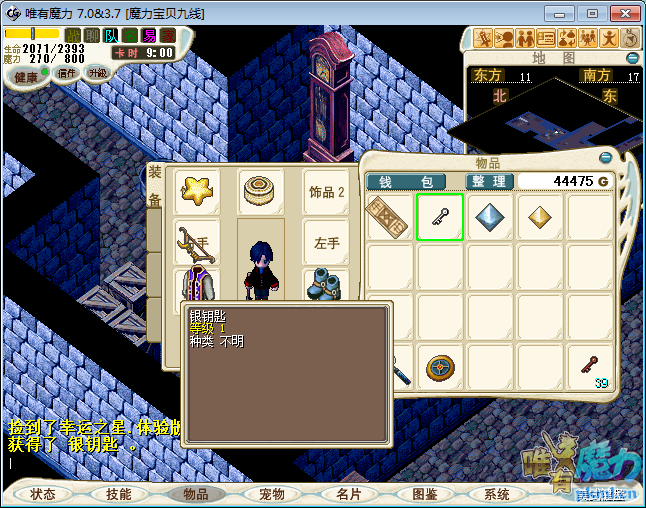Select the golden crystal item slot
The image size is (646, 508).
(540, 218)
